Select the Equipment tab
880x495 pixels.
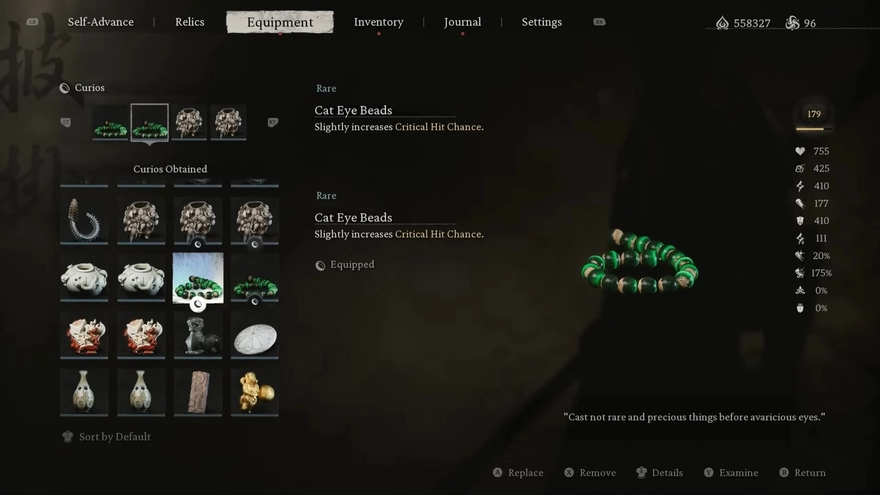pos(280,22)
